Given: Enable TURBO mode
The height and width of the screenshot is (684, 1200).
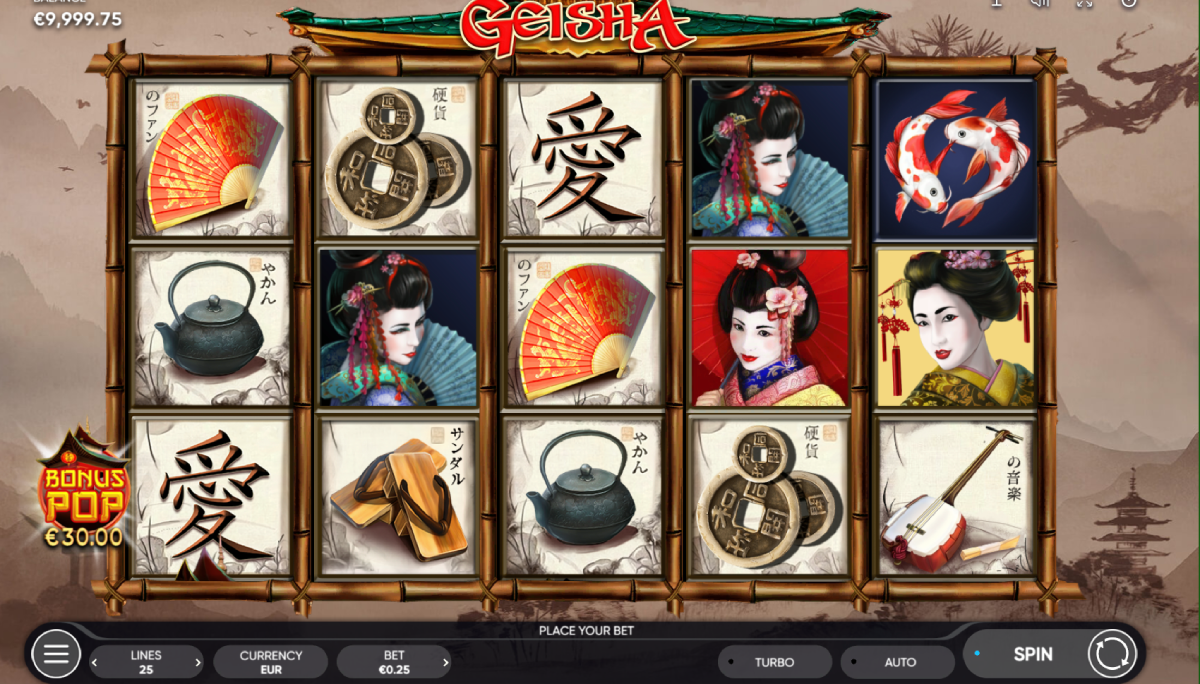Looking at the screenshot, I should [775, 662].
